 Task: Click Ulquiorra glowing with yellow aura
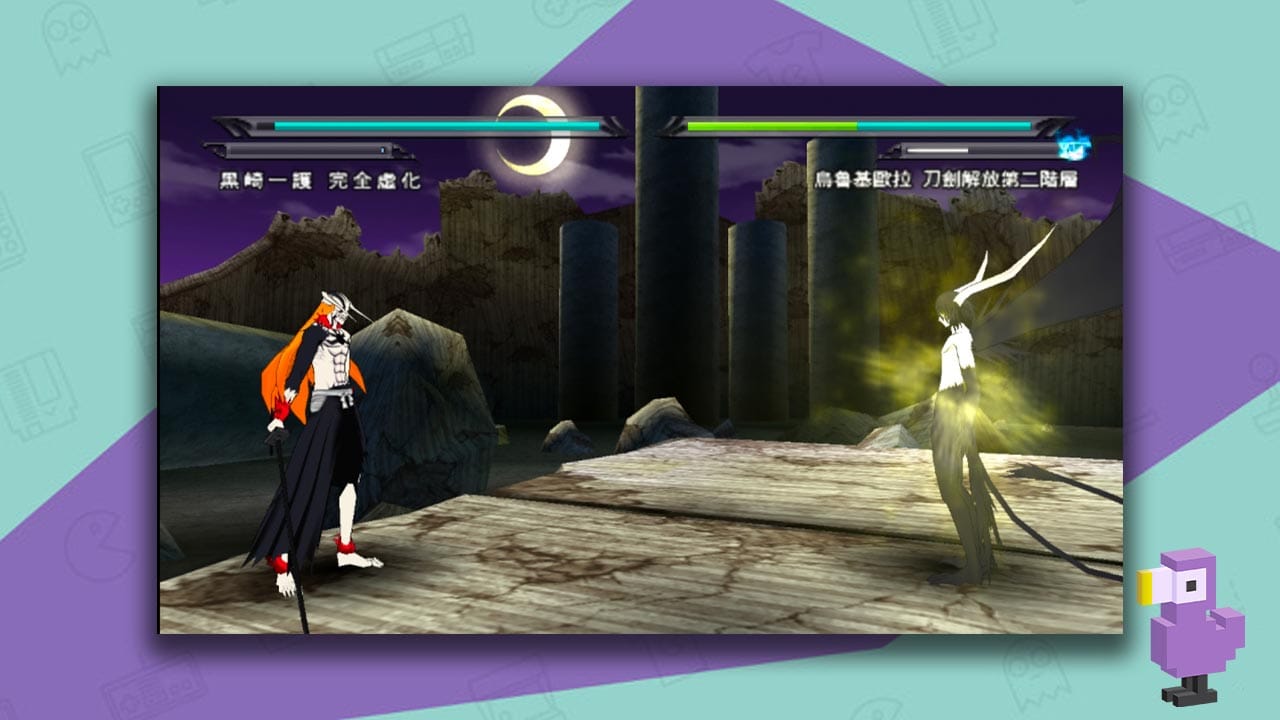955,400
